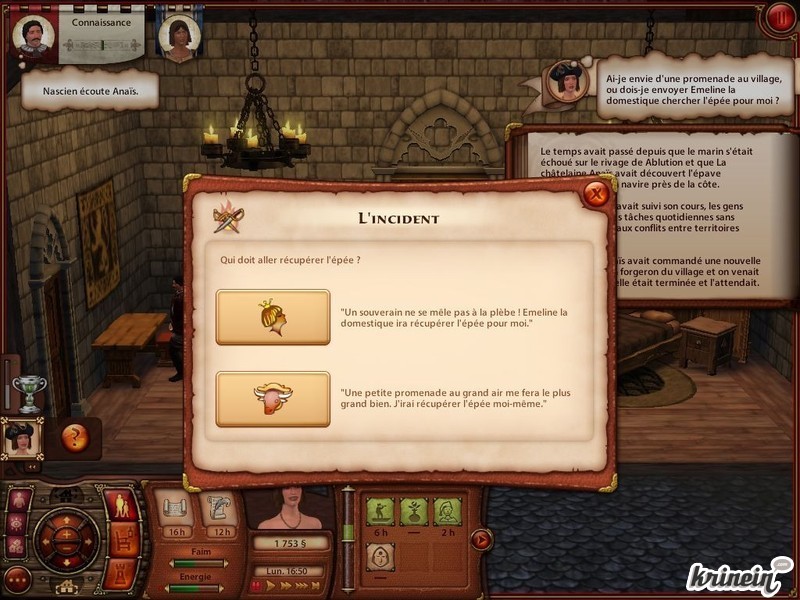Image resolution: width=800 pixels, height=600 pixels.
Task: Open the options button with three dots
Action: [17, 578]
